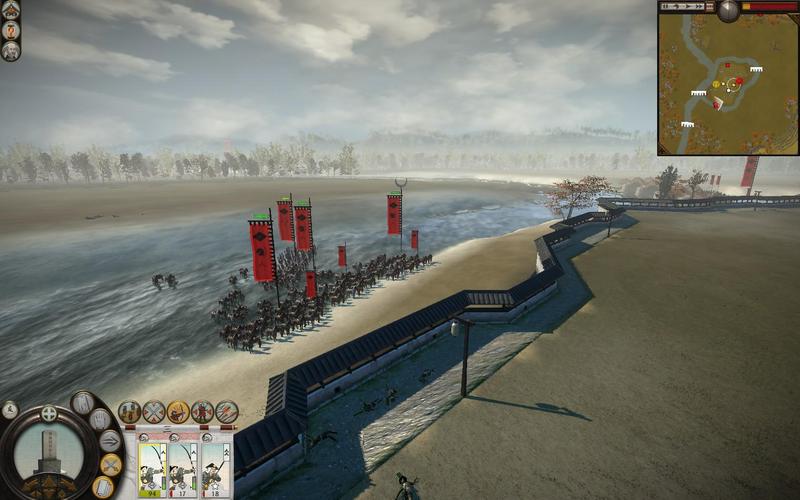The height and width of the screenshot is (500, 800).
Task: Click the advisor portrait button
Action: (11, 51)
